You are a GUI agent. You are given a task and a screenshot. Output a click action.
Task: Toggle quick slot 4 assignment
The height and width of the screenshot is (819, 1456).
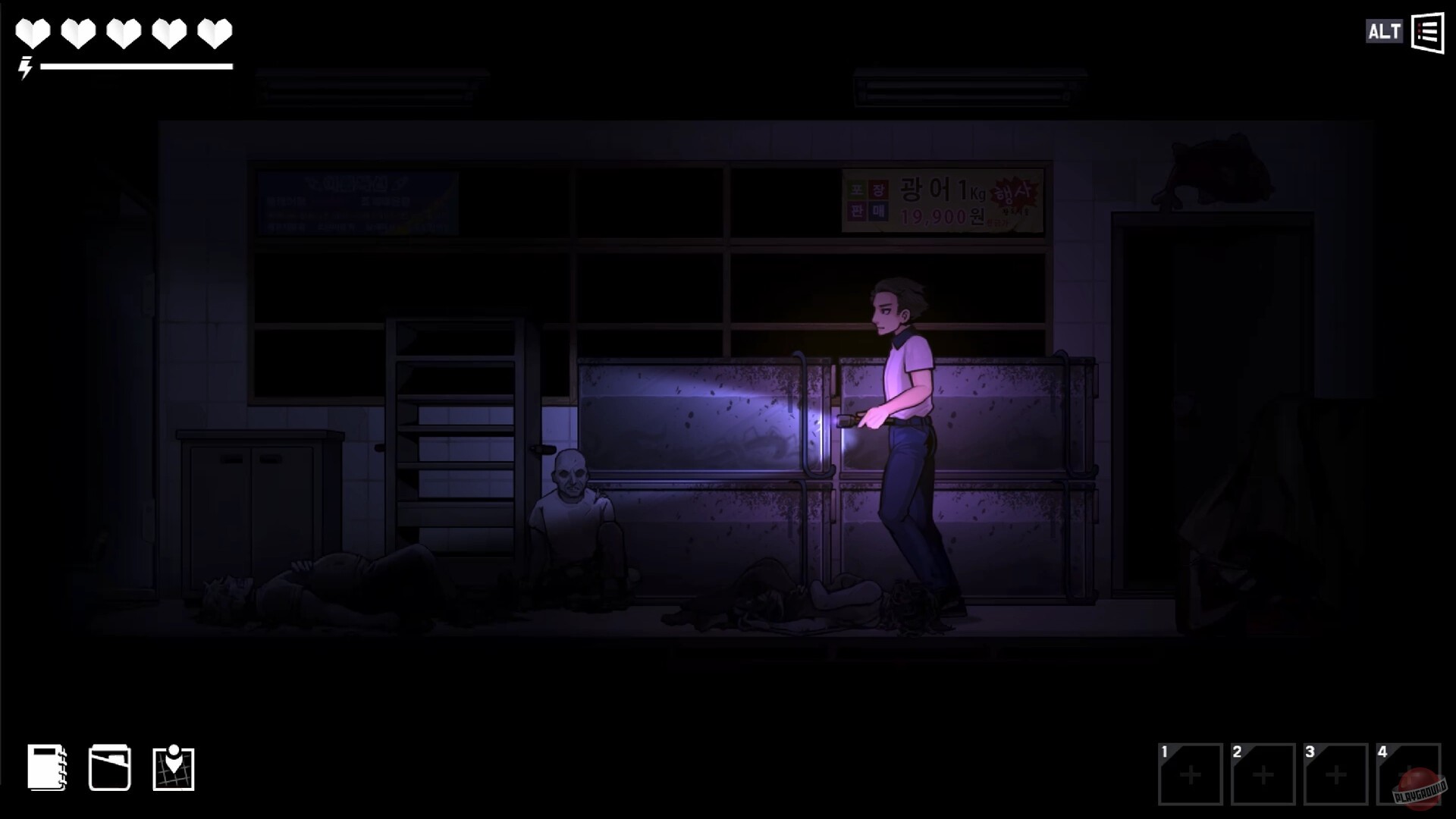tap(1408, 775)
